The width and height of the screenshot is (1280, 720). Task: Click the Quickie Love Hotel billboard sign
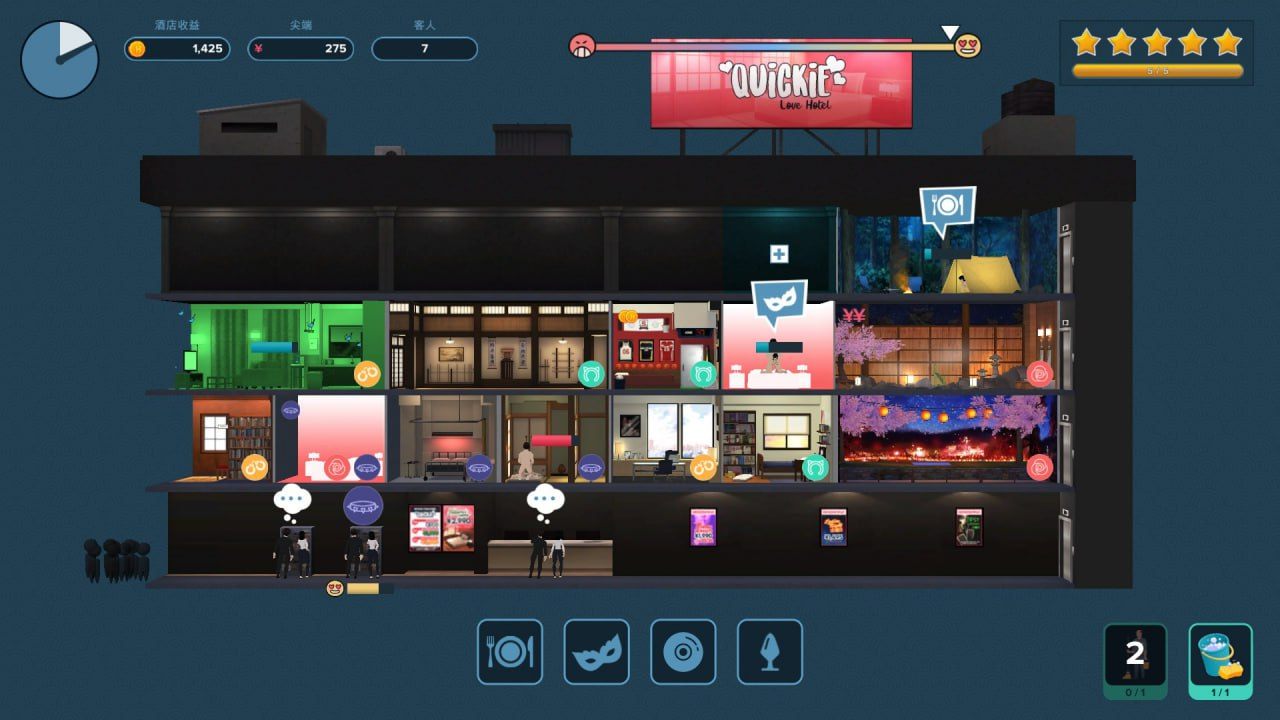pos(781,86)
